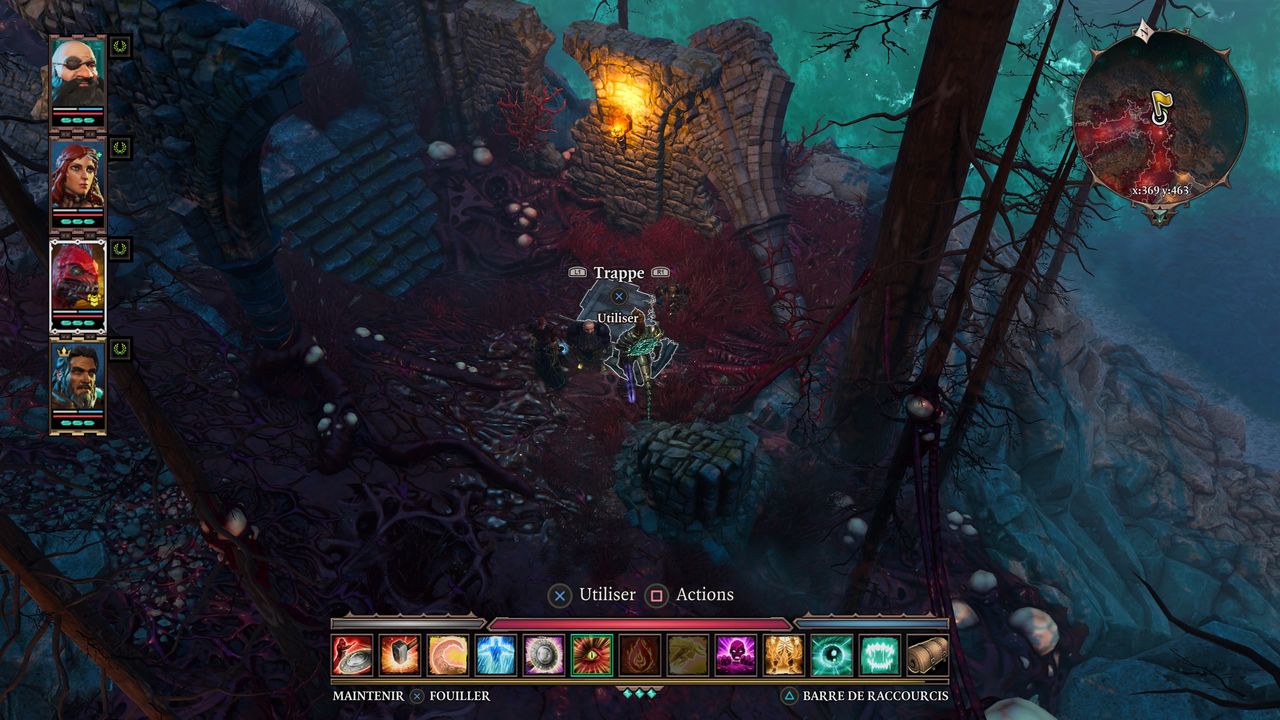Activate the golden skeleton skill
Viewport: 1280px width, 720px height.
coord(784,655)
